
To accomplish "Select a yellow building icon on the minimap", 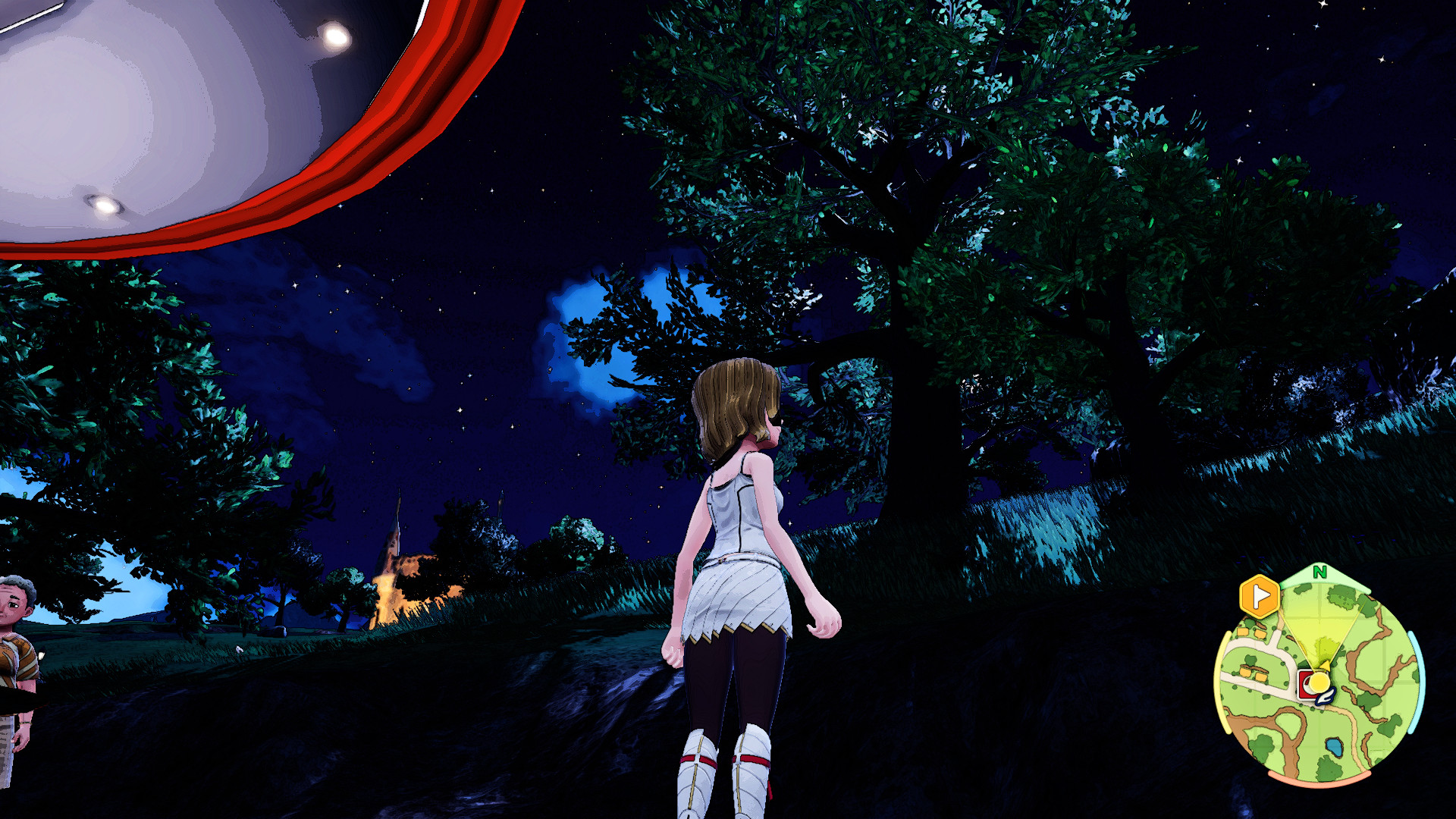I will coord(1241,632).
